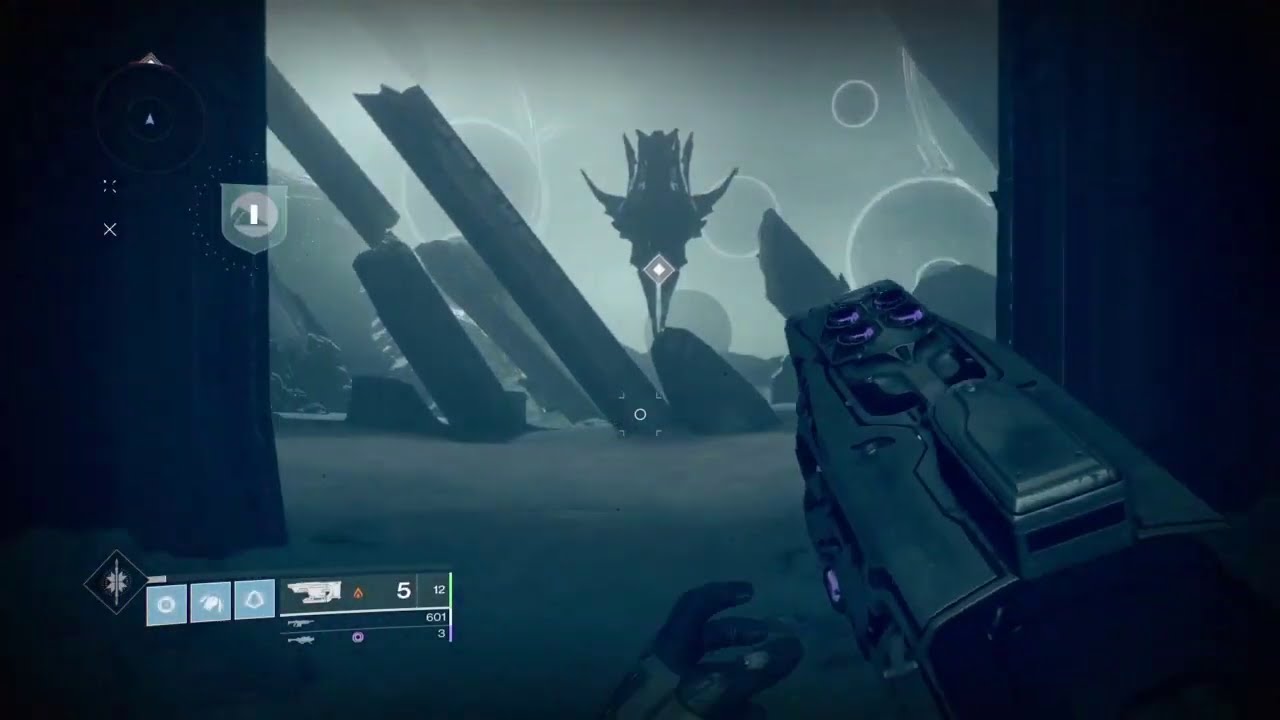Click the small X icon below the radar
Viewport: 1280px width, 720px height.
(x=110, y=230)
